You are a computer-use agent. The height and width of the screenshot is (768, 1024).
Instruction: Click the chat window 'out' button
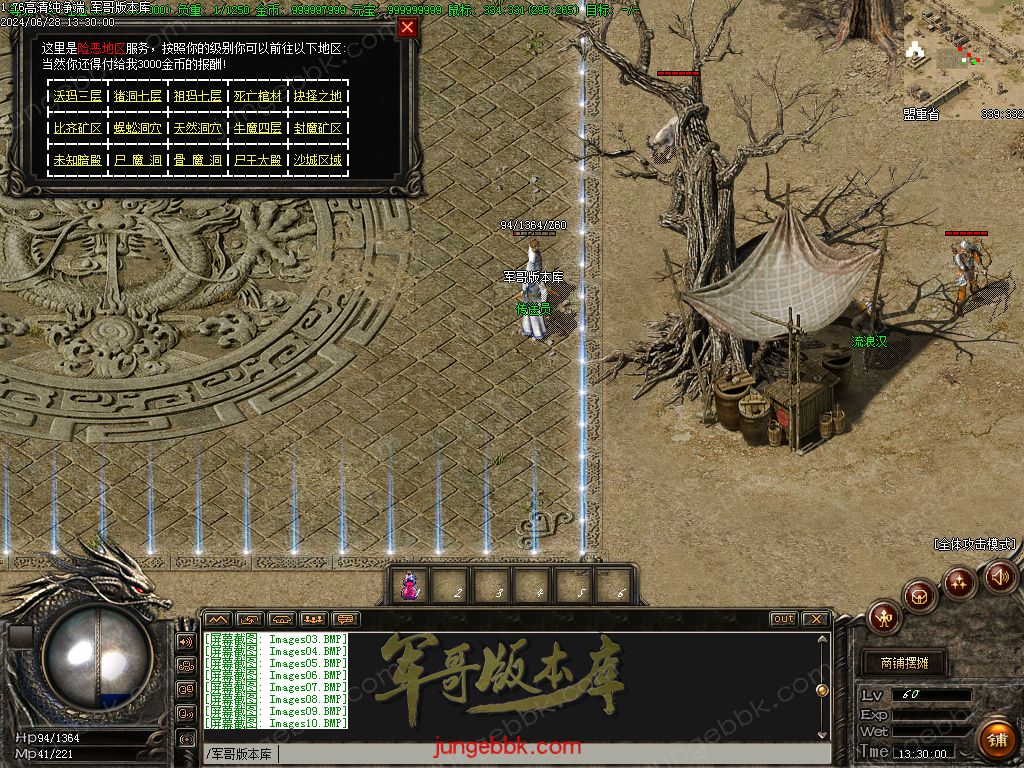tap(783, 619)
